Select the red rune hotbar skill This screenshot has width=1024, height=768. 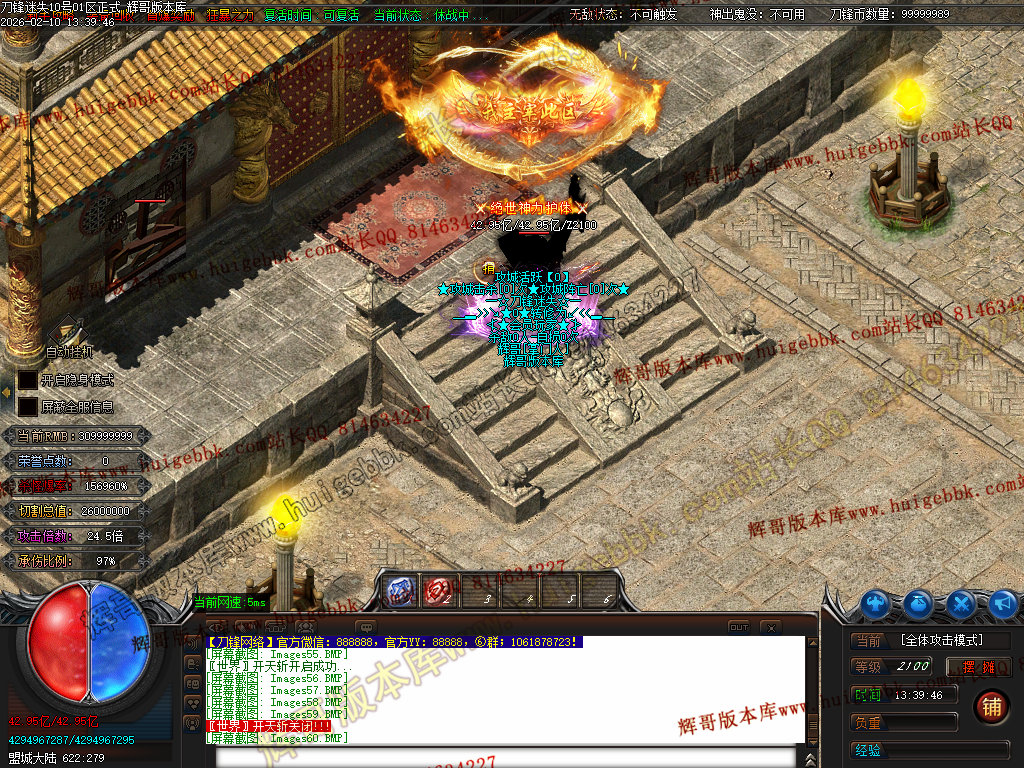tap(438, 592)
